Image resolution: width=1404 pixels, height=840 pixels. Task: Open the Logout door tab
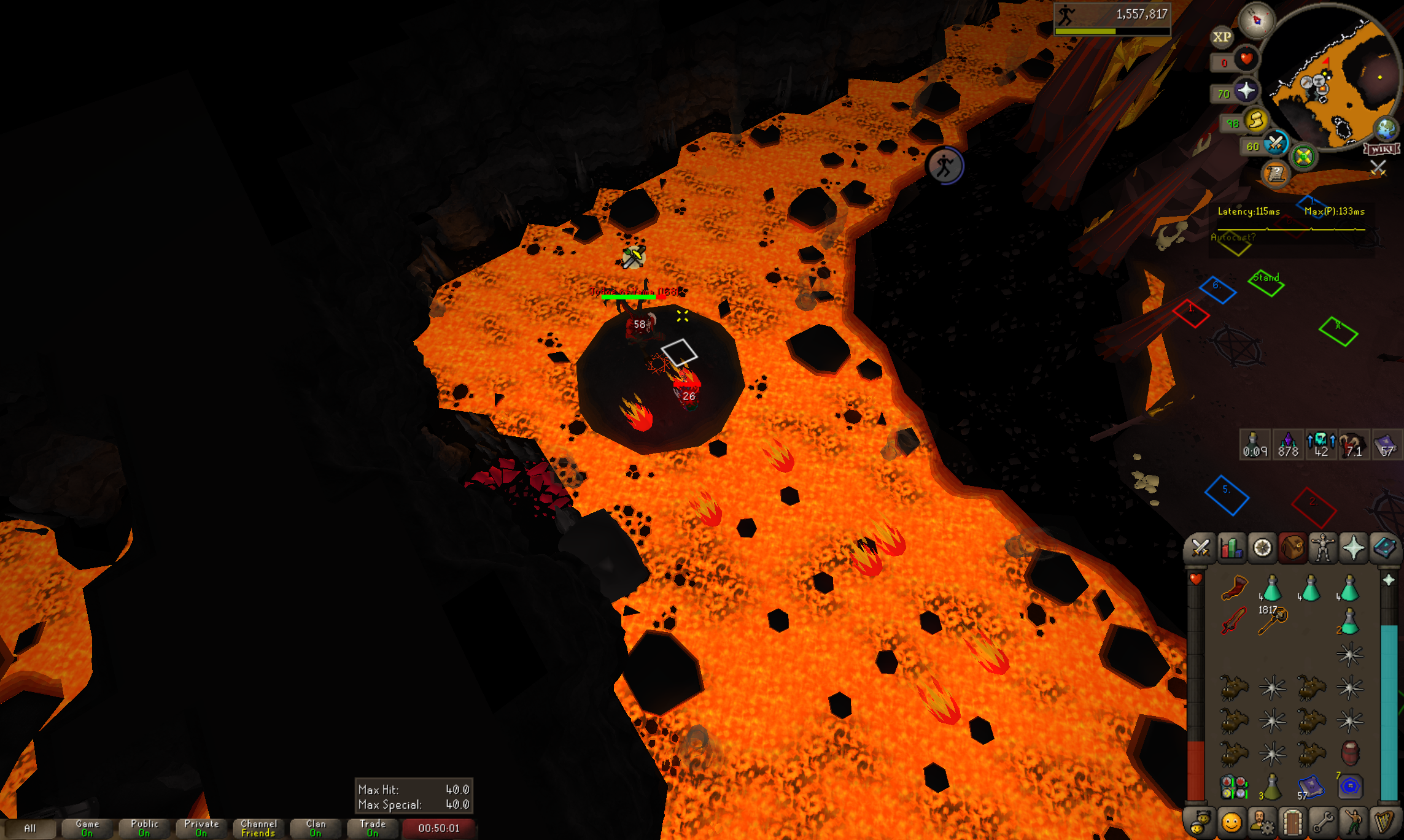pyautogui.click(x=1292, y=823)
